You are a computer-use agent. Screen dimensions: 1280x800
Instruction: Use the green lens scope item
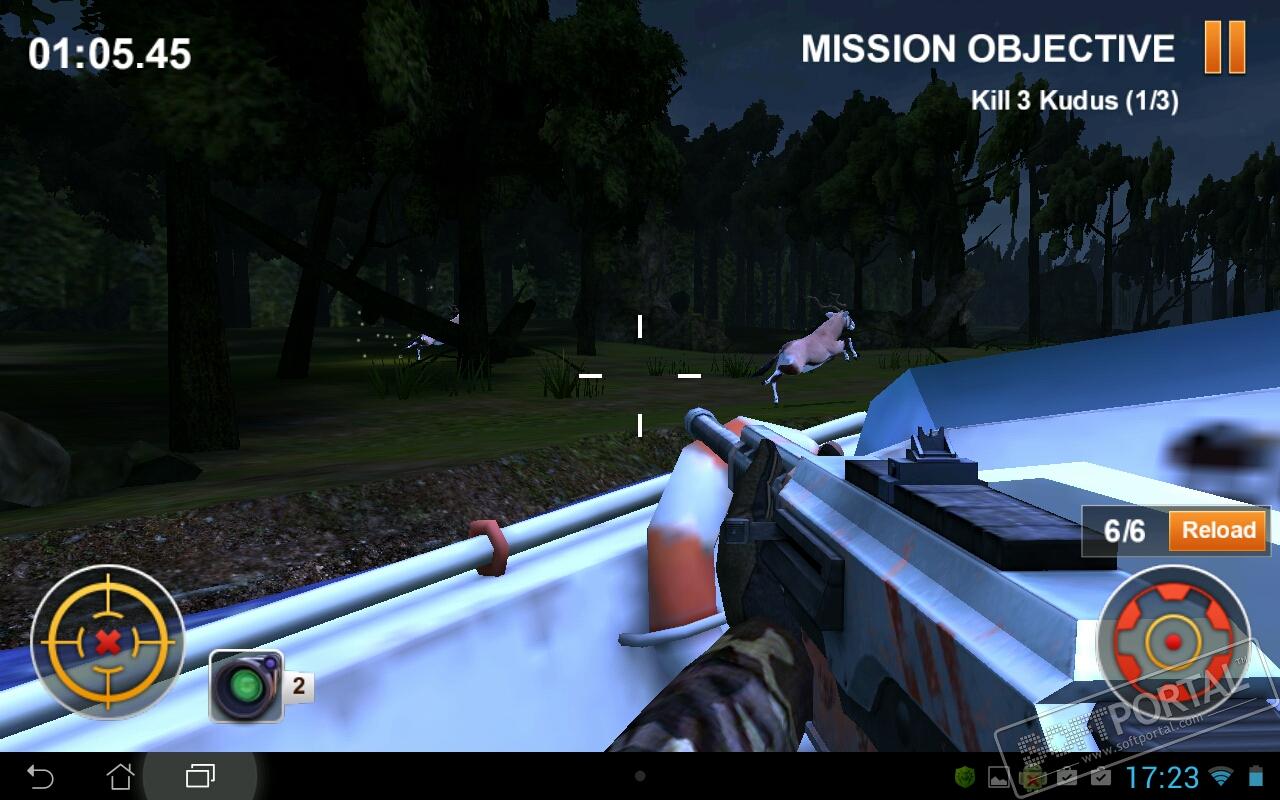[x=245, y=686]
